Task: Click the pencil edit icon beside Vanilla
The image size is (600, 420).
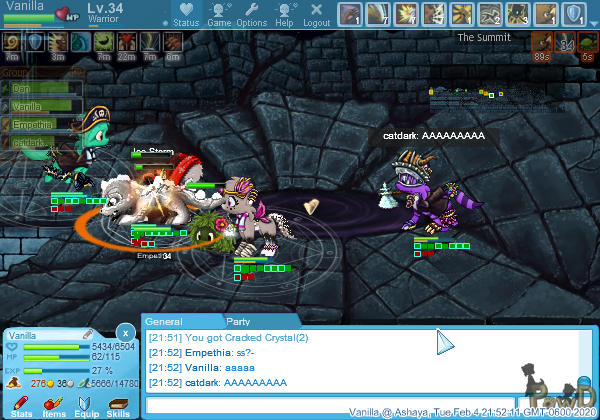Action: [87, 333]
